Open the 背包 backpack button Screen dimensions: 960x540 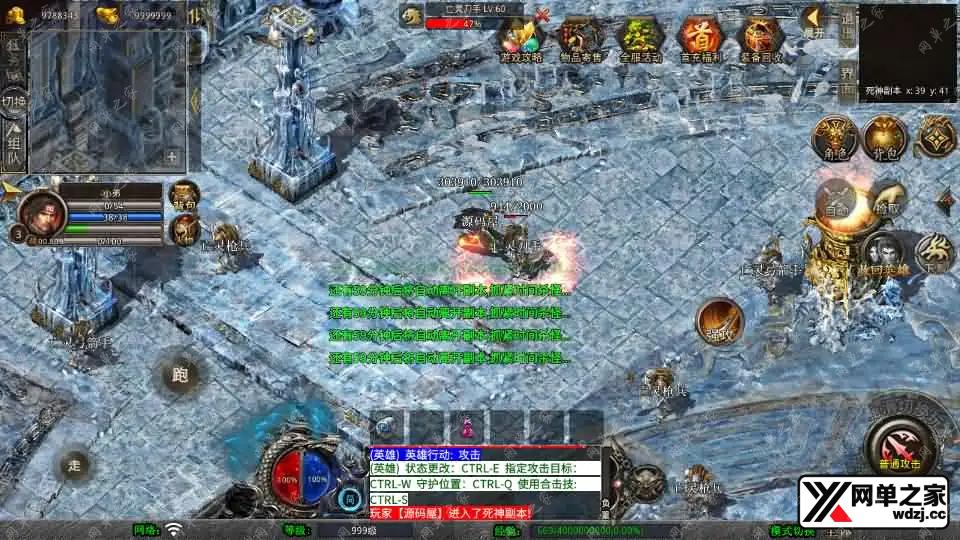[884, 136]
